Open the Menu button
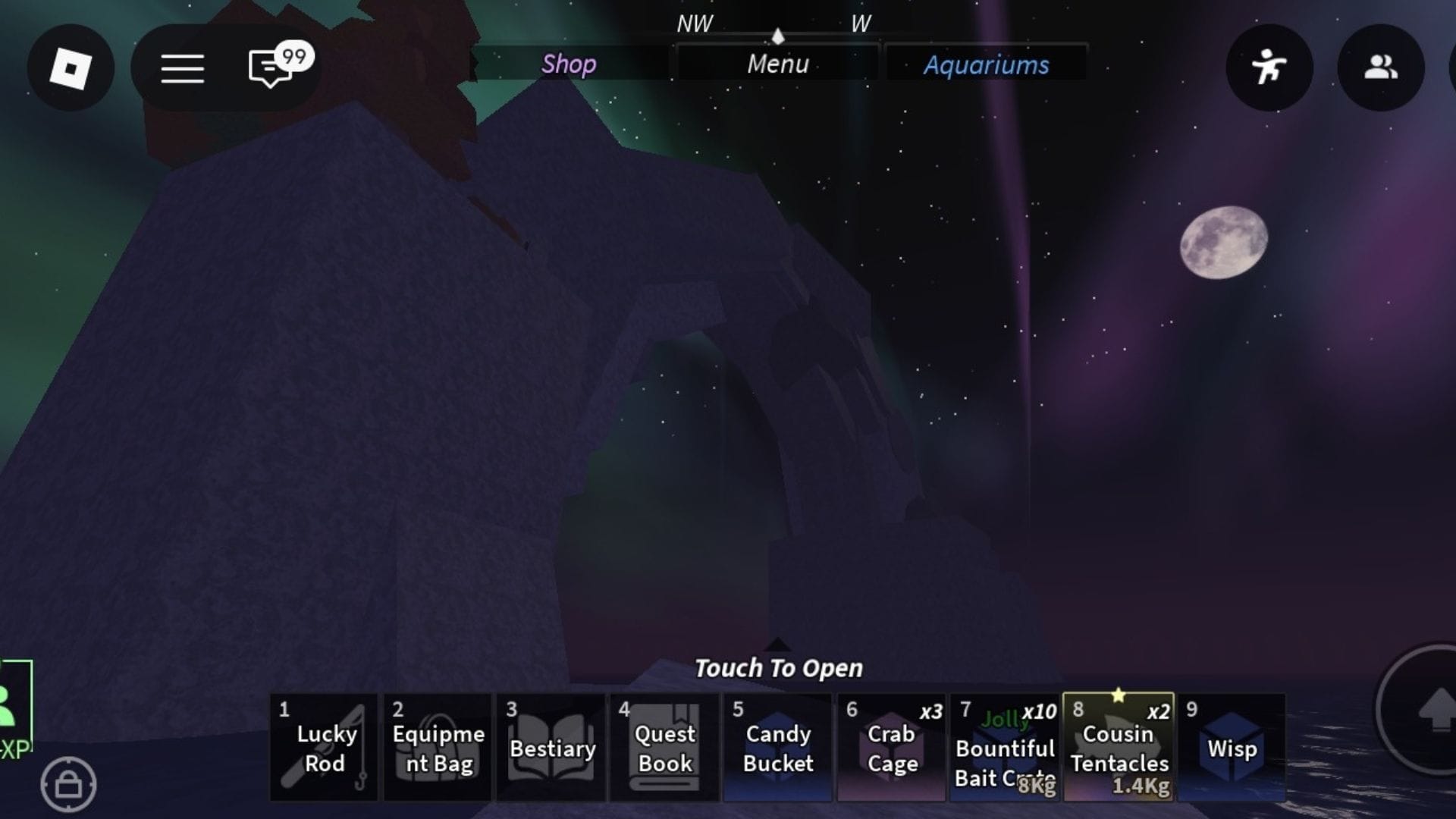Screen dimensions: 1456x819 777,64
